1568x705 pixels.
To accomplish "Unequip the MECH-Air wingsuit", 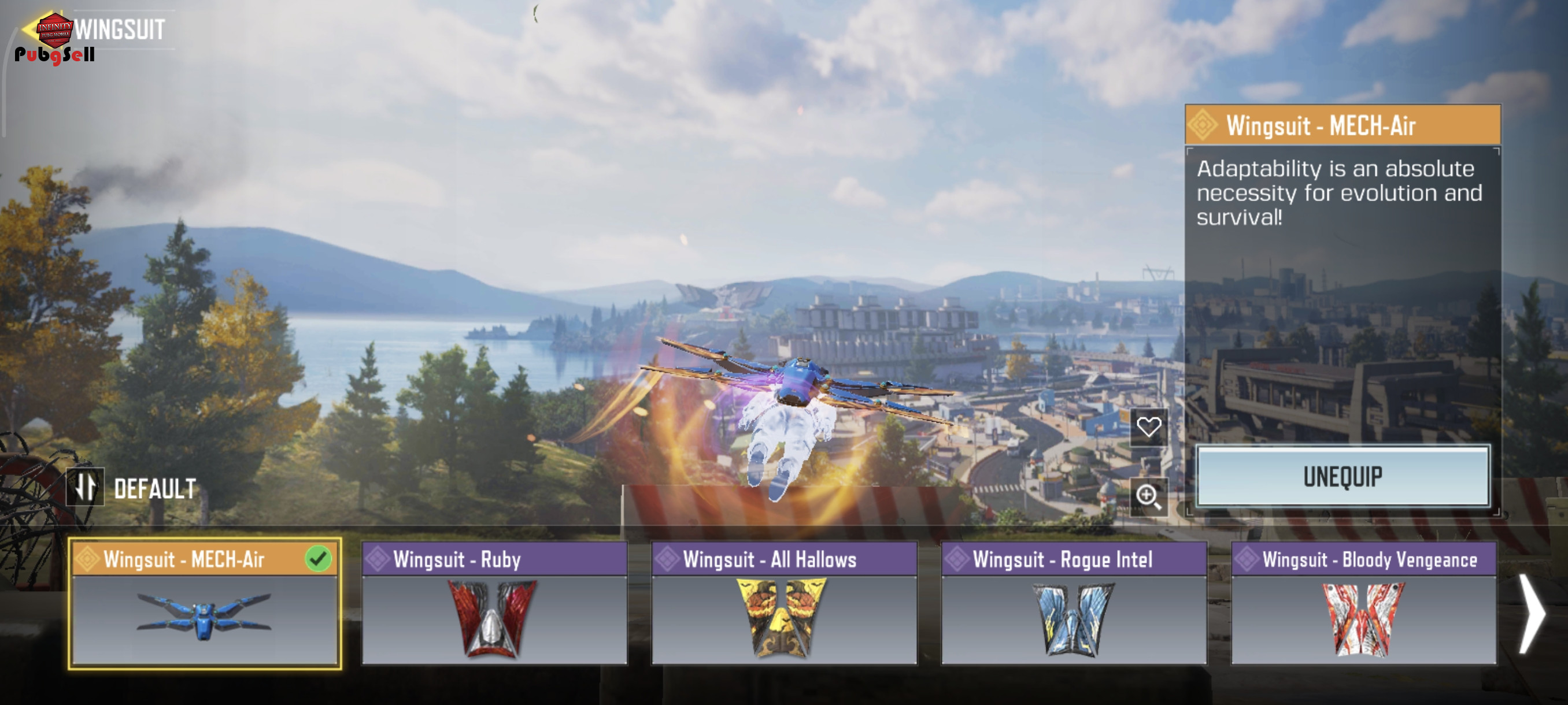I will tap(1342, 476).
